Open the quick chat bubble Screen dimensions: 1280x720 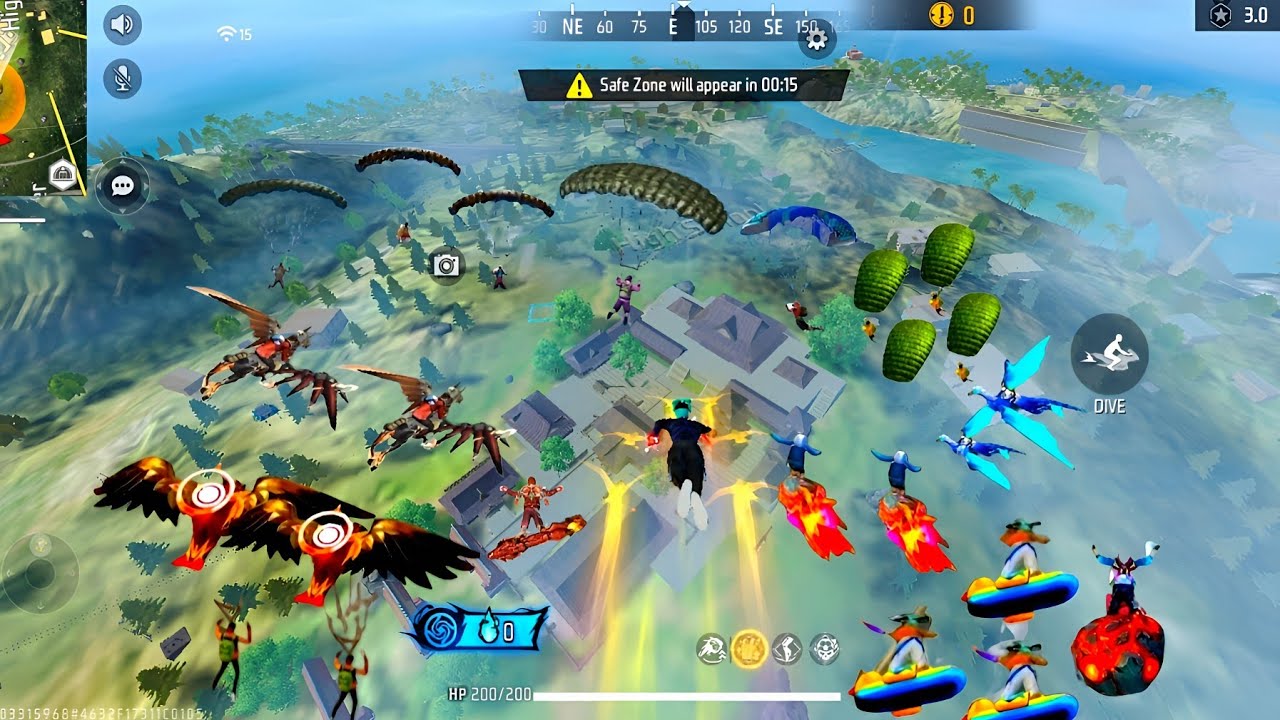(123, 186)
